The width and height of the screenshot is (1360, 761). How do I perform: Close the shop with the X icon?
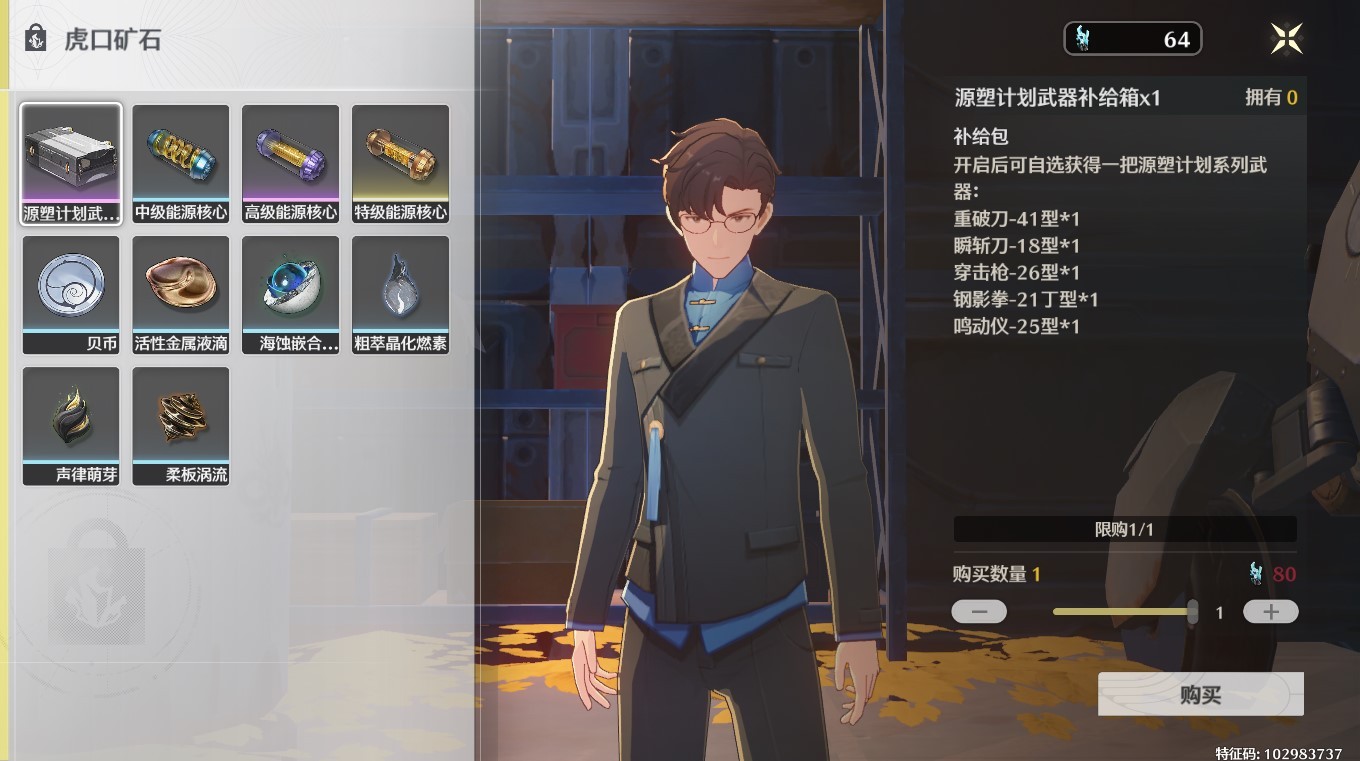(1286, 38)
